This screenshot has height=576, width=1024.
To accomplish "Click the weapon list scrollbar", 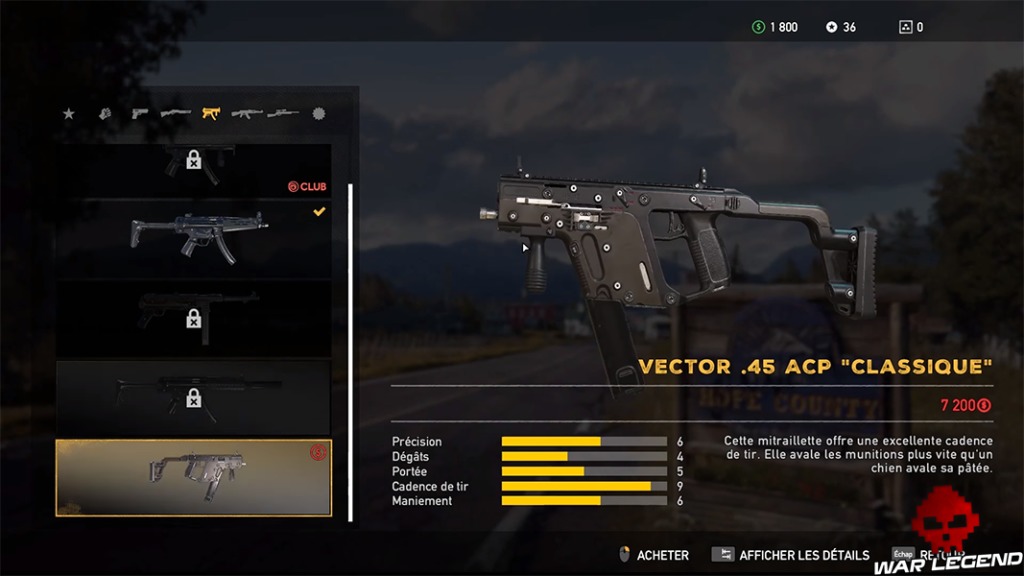I will pyautogui.click(x=350, y=352).
